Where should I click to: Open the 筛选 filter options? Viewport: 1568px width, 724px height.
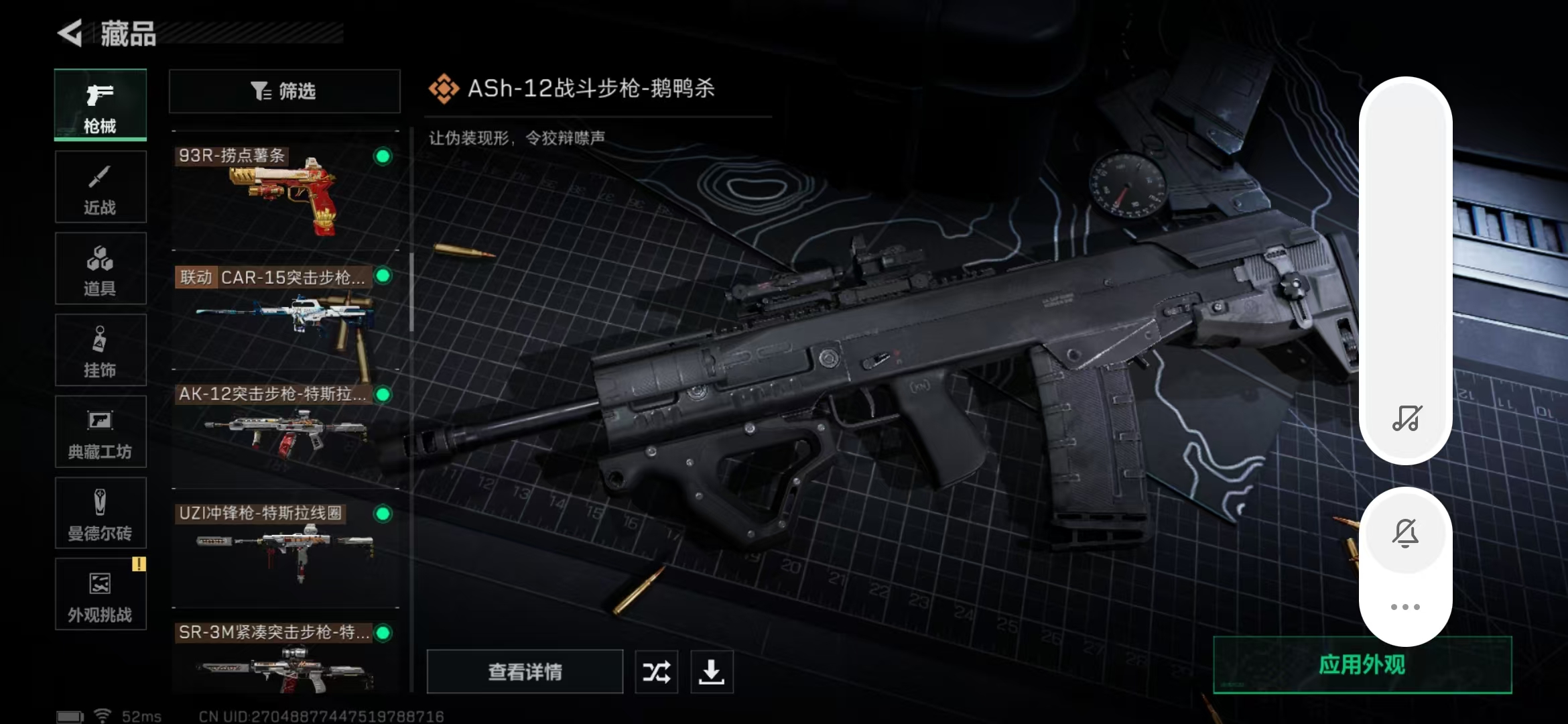tap(284, 90)
